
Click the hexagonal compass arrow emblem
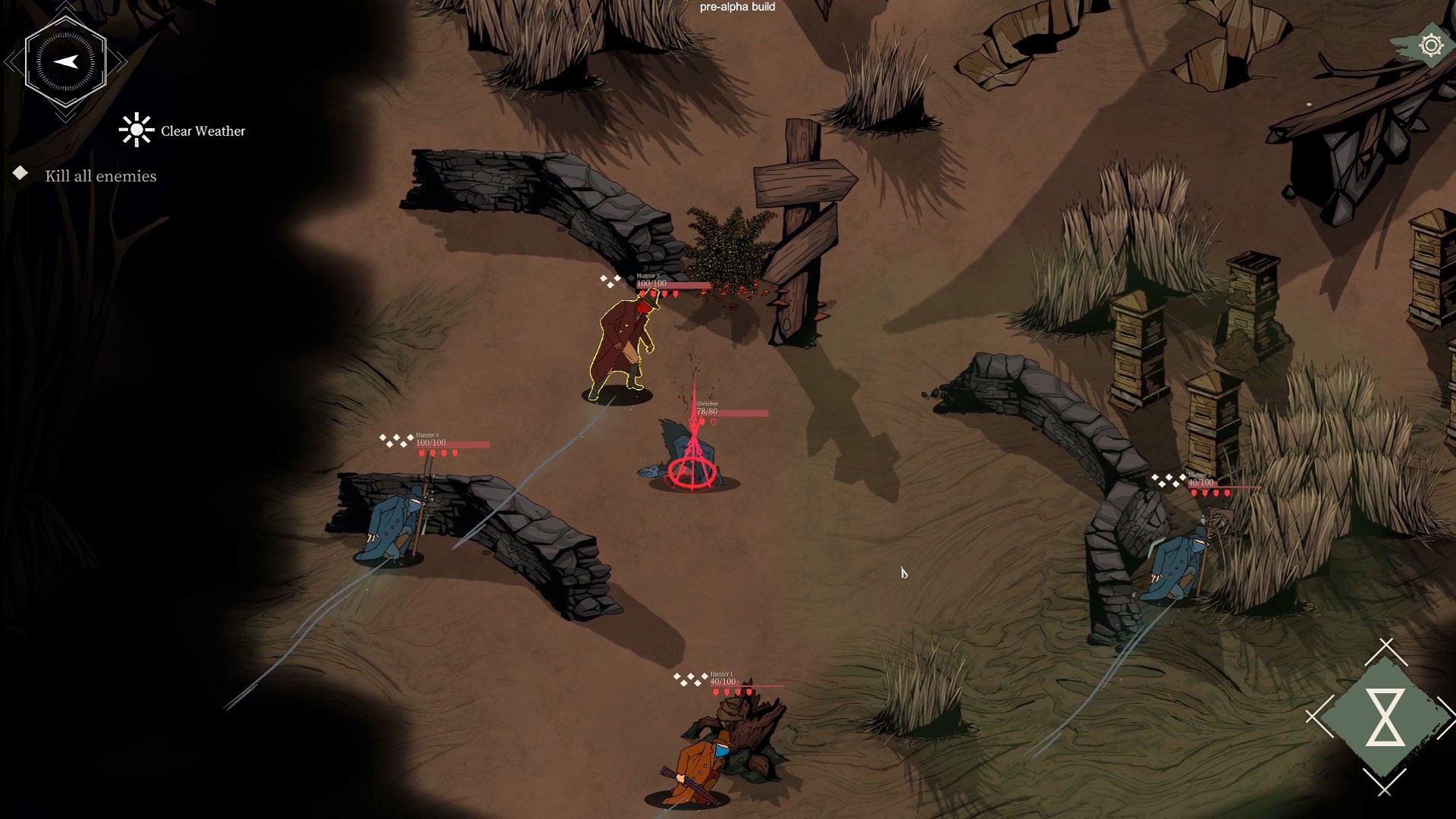pos(66,62)
